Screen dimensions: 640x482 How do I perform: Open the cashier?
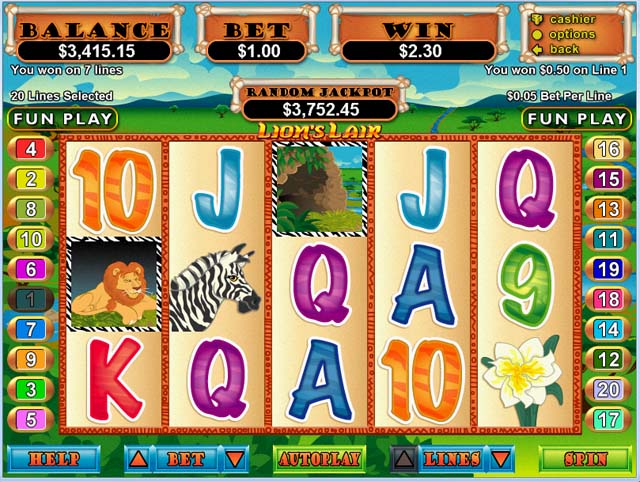(x=572, y=19)
